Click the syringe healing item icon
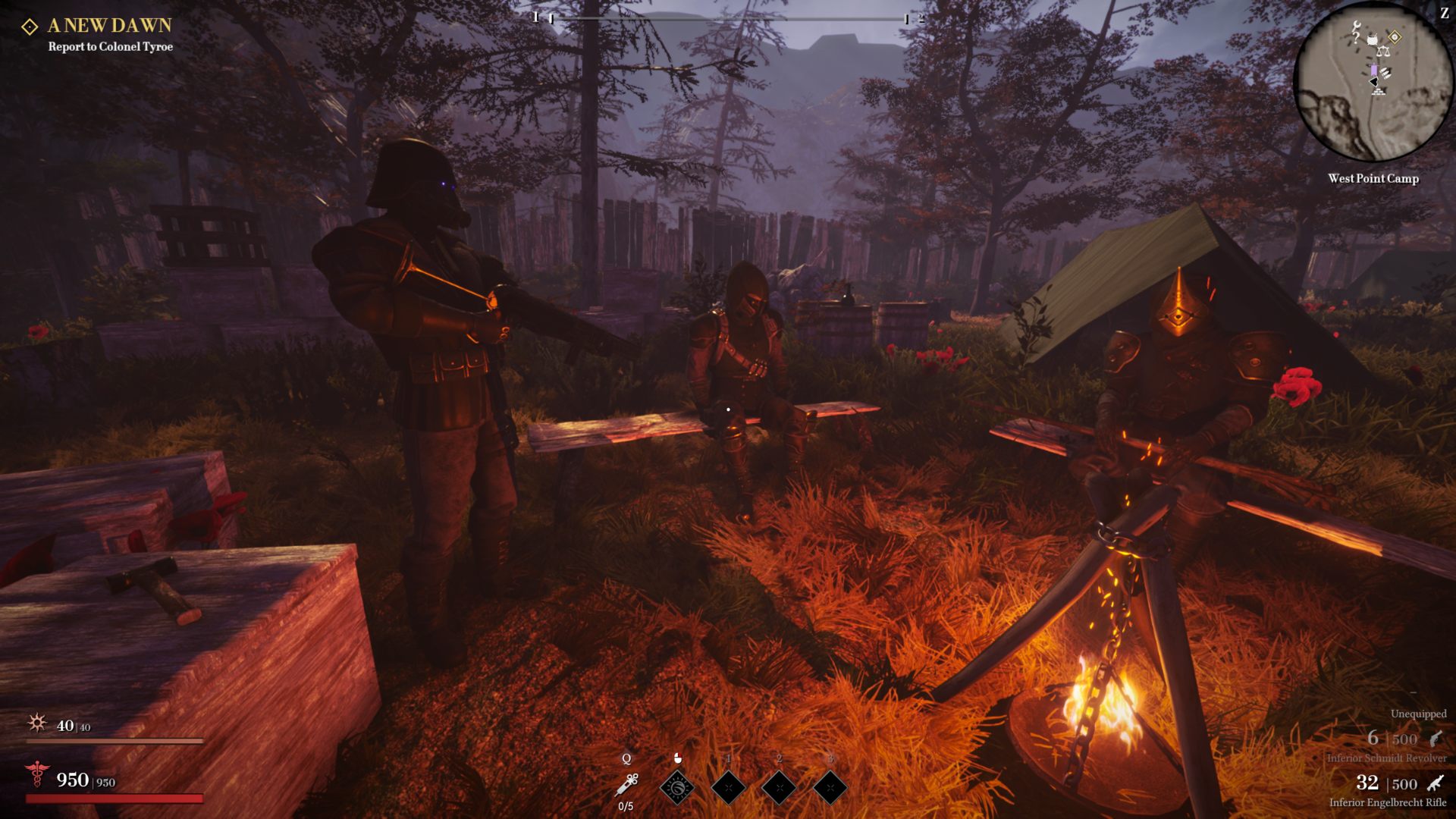 tap(627, 785)
